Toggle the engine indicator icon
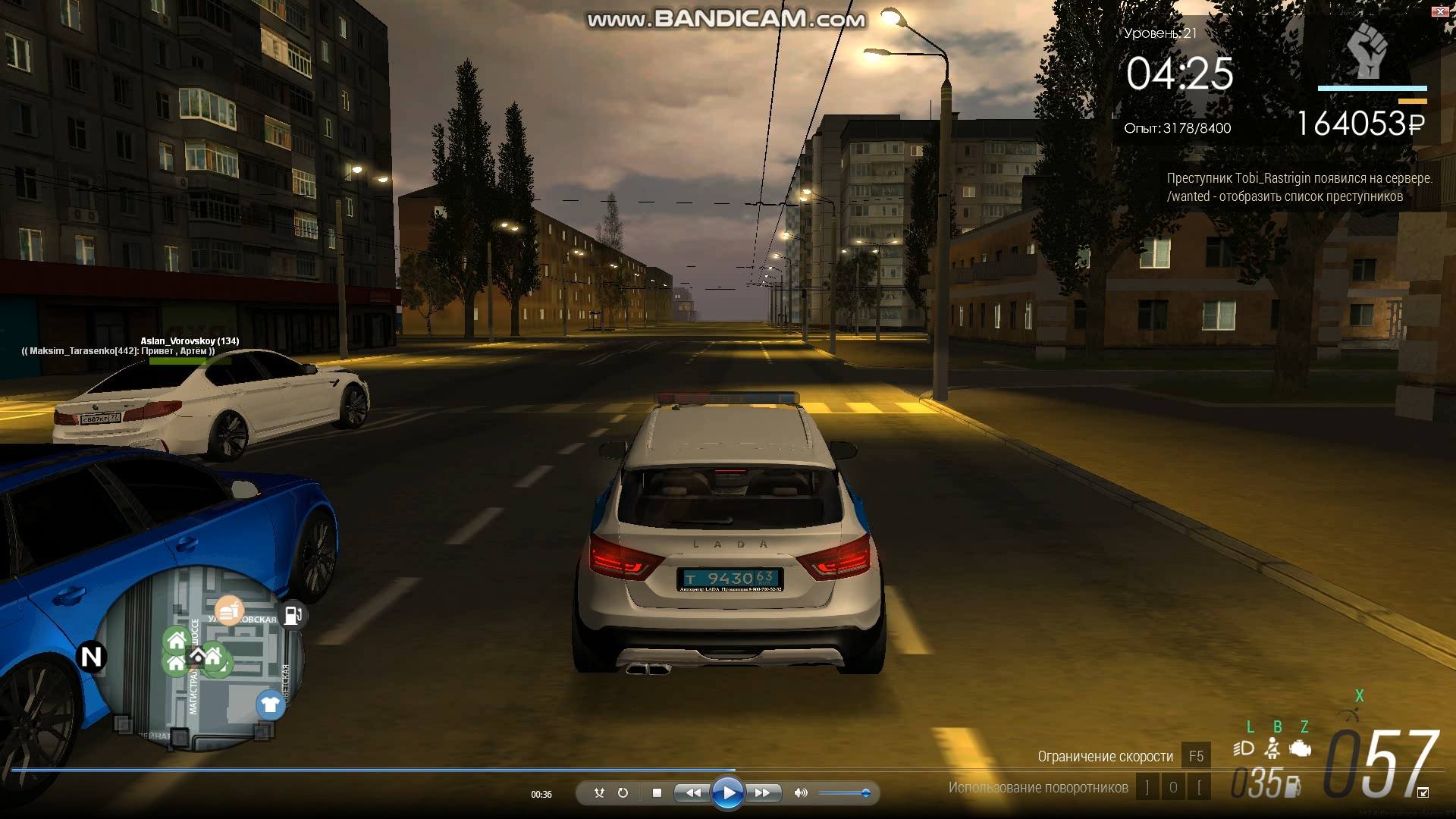 tap(1301, 749)
